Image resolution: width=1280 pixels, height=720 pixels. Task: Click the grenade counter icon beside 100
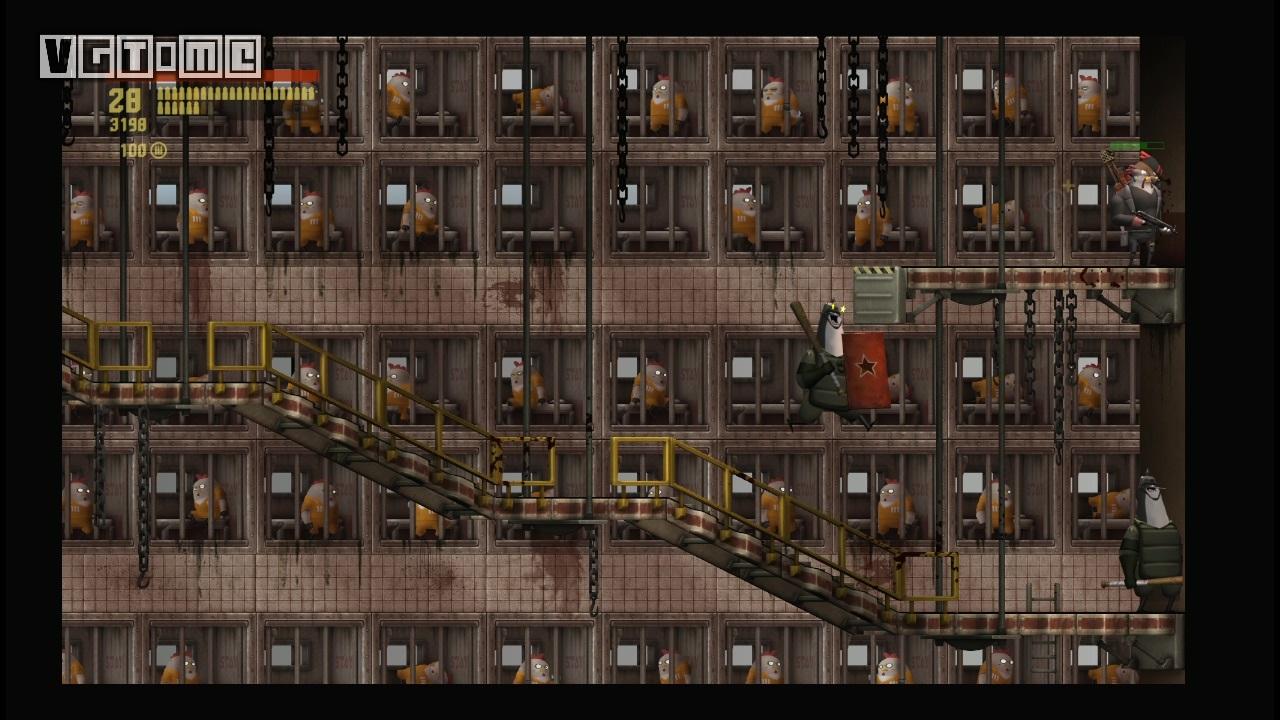pos(157,148)
